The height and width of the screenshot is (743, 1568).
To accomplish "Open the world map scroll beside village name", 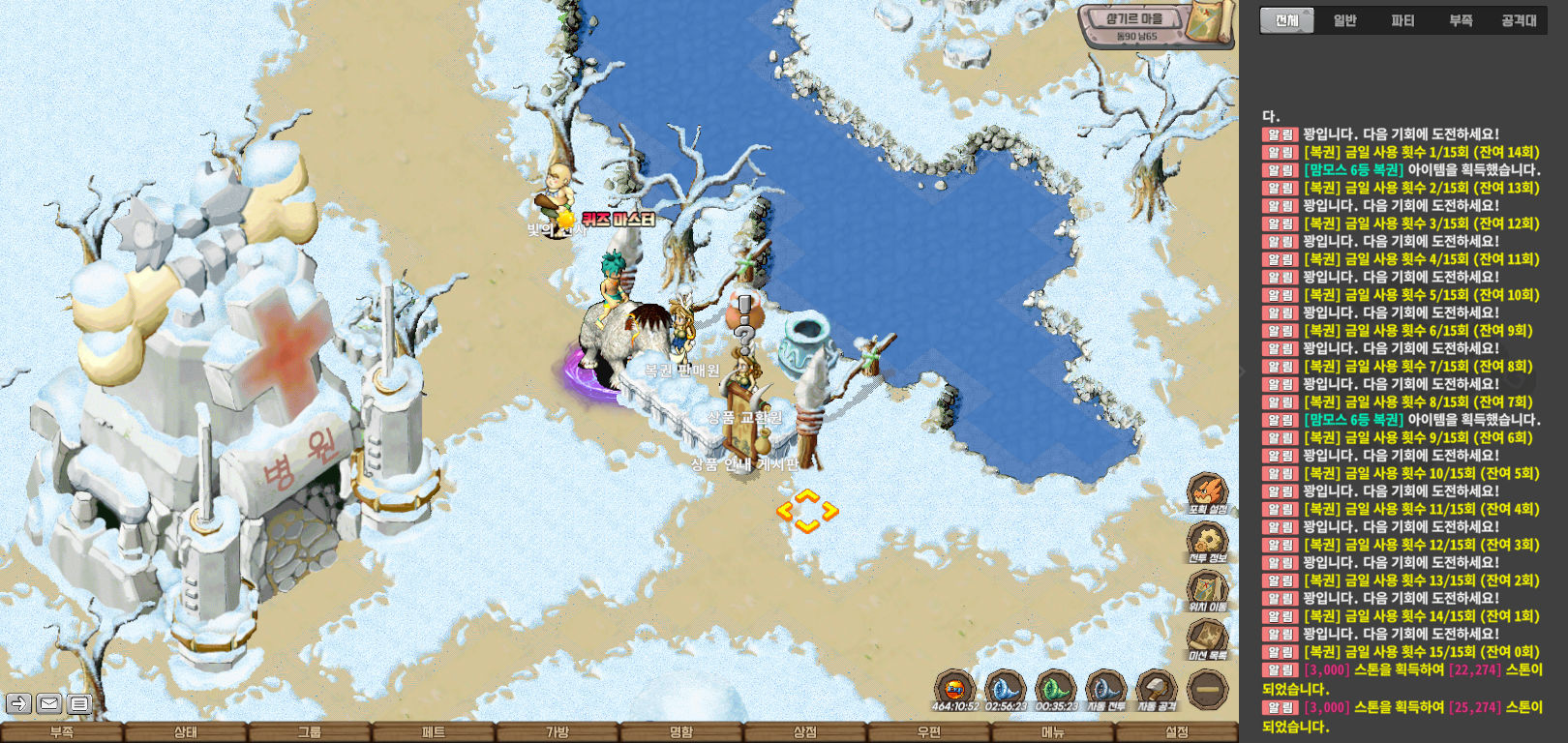I will coord(1210,21).
